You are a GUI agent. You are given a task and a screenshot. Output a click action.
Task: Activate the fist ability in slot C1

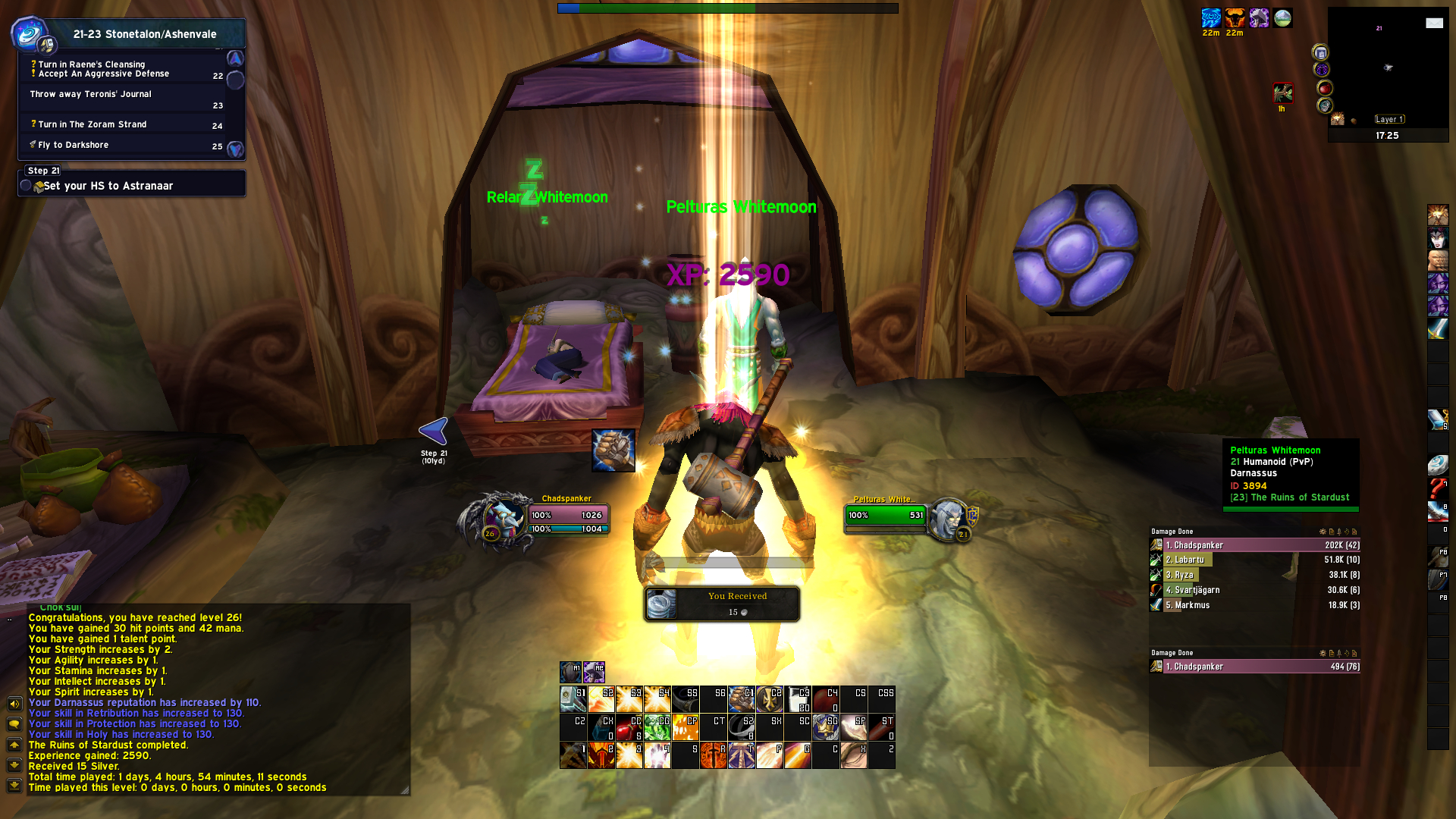(x=742, y=699)
